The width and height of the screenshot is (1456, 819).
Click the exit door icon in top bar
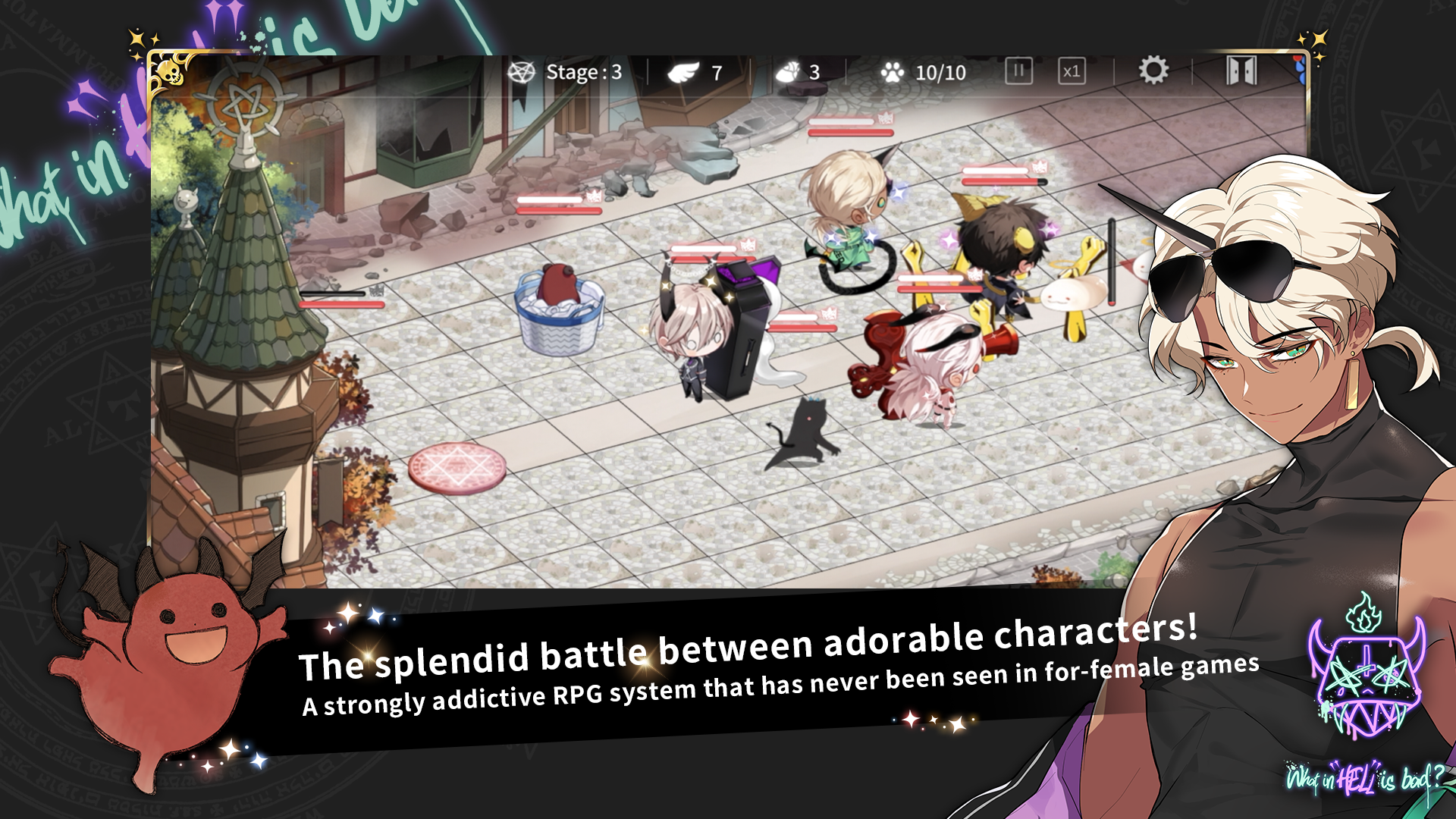1242,71
